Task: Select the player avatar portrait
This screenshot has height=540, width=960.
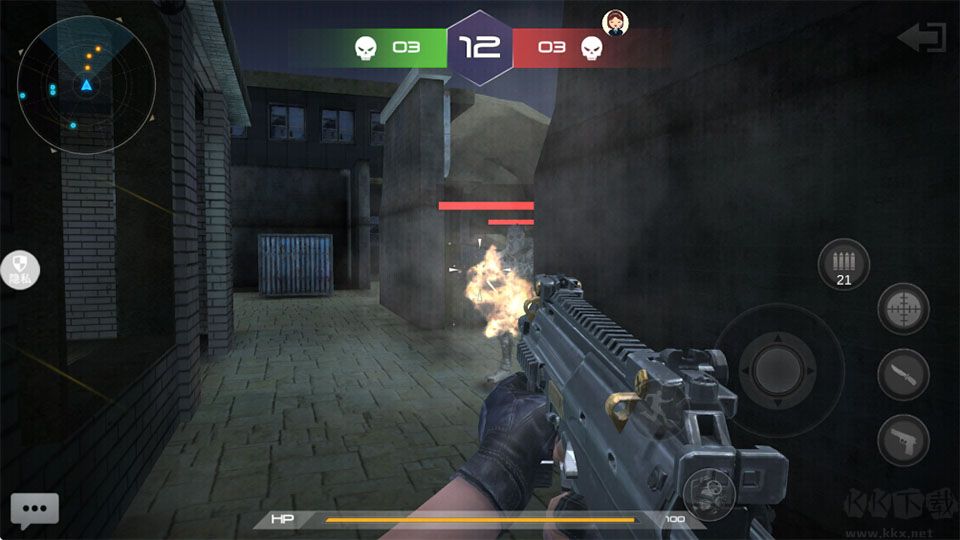Action: 613,21
